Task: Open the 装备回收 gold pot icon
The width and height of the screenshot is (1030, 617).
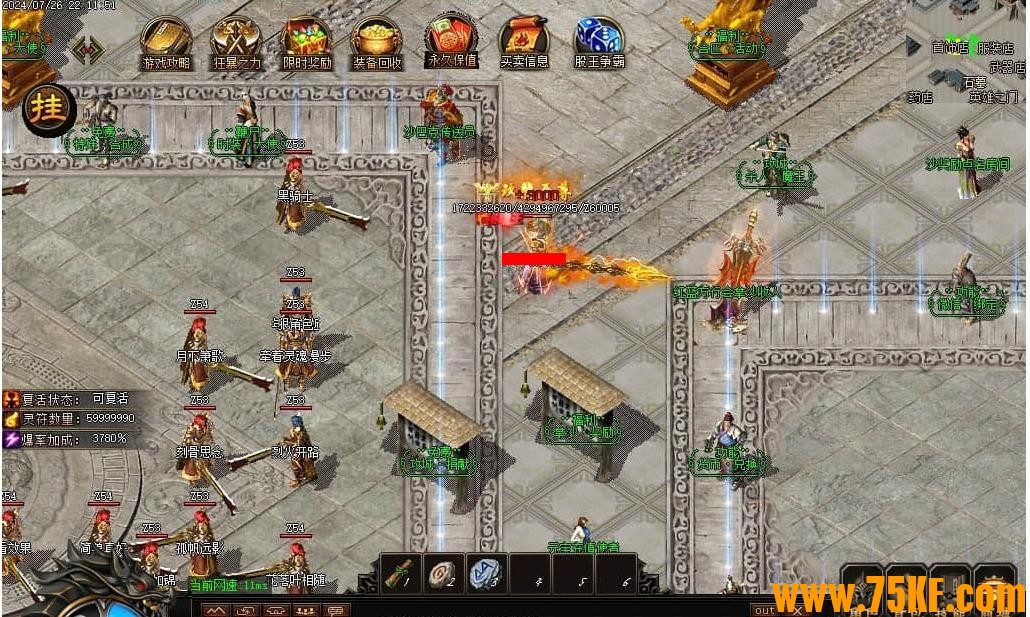Action: 376,41
